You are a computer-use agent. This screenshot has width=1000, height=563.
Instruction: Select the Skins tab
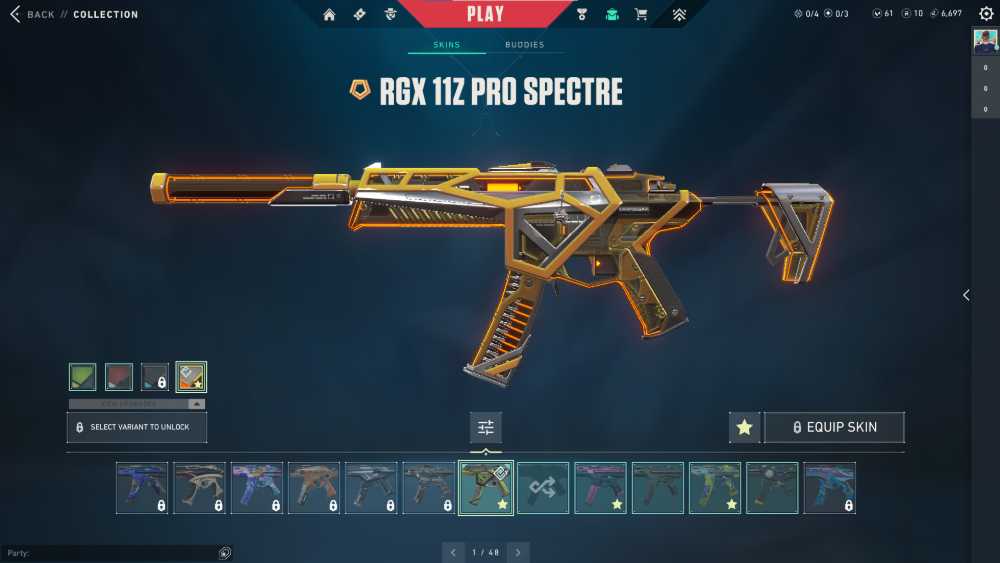tap(446, 45)
